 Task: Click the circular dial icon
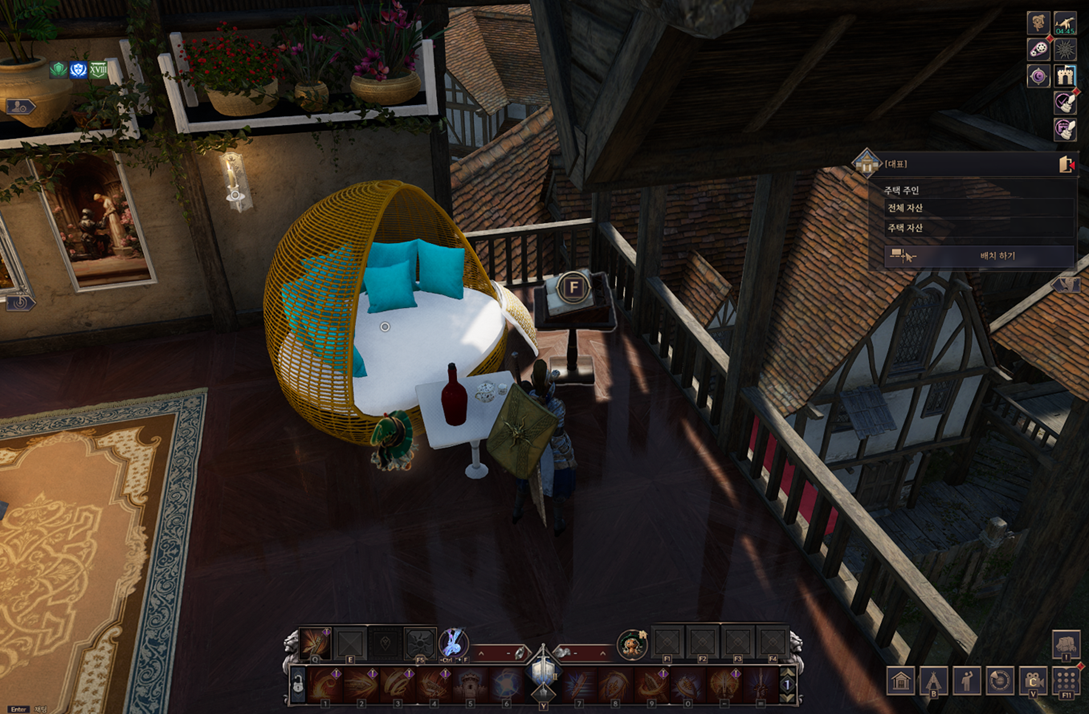pos(1000,681)
